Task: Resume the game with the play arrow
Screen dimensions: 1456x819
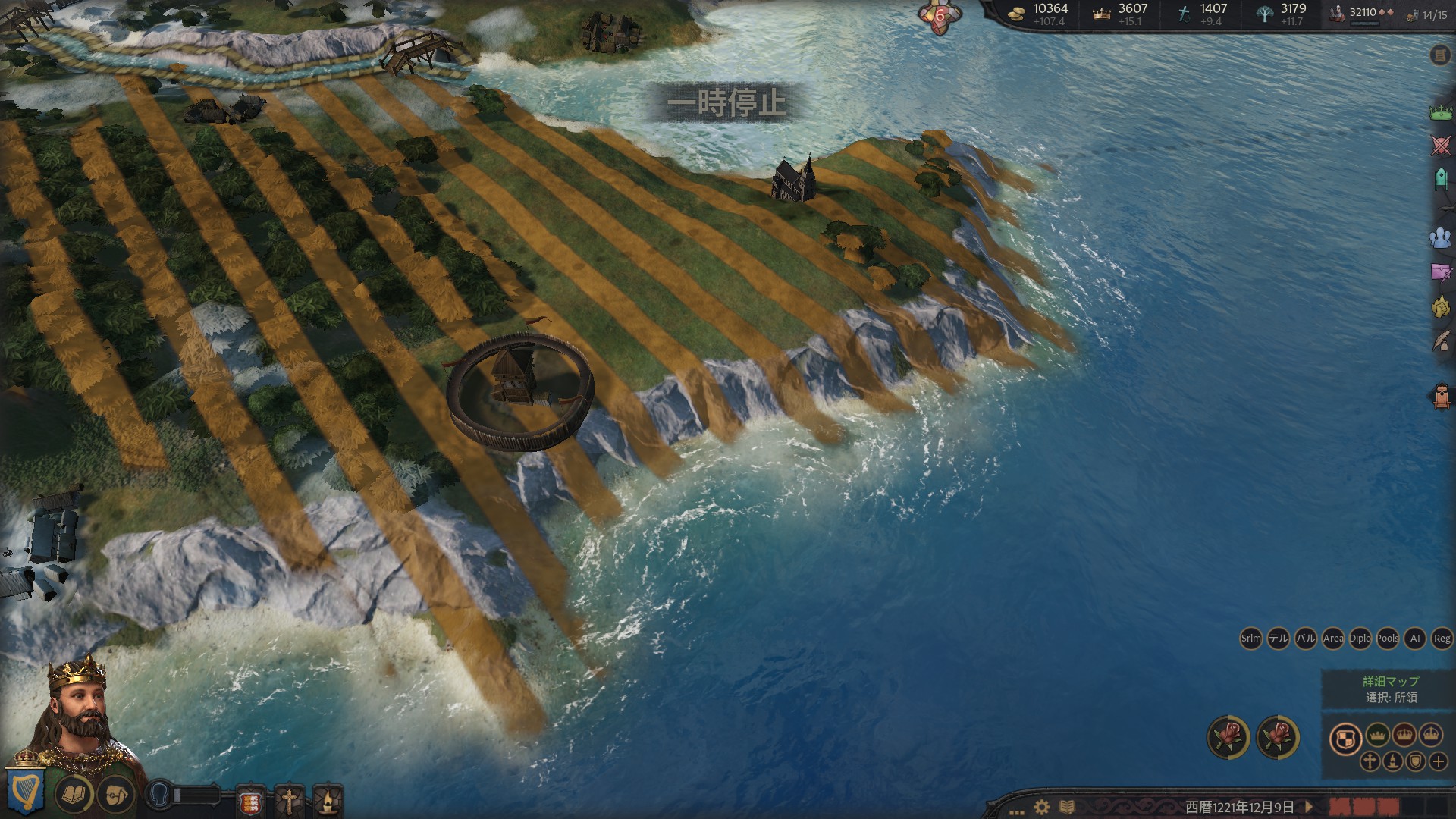Action: [x=1308, y=807]
